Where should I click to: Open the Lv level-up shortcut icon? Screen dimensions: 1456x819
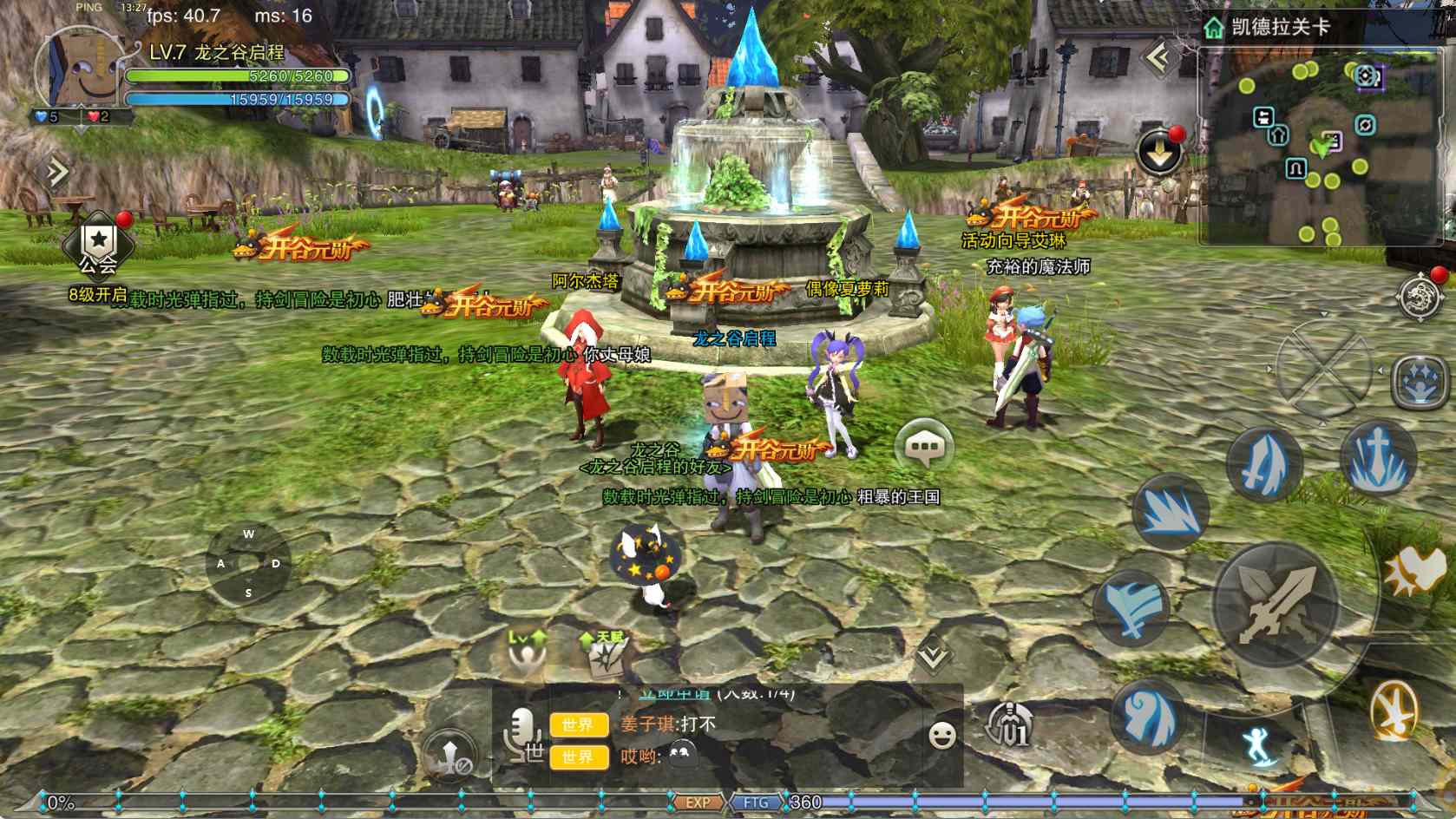[527, 653]
